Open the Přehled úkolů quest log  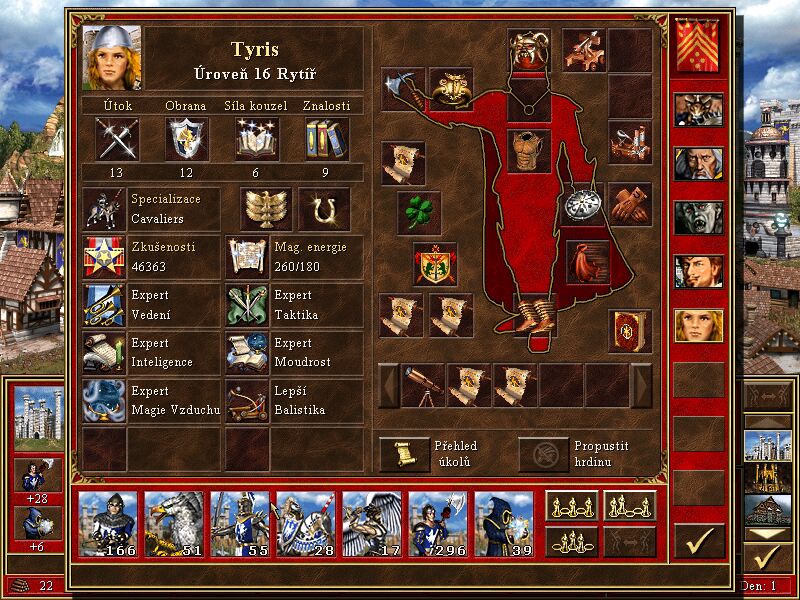pyautogui.click(x=404, y=454)
